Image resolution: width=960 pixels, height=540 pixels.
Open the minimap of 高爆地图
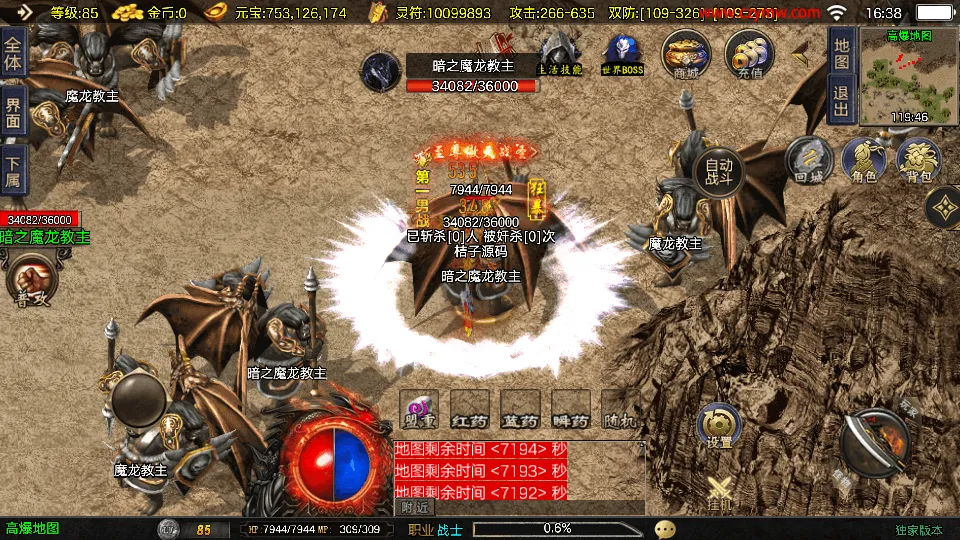[x=908, y=75]
